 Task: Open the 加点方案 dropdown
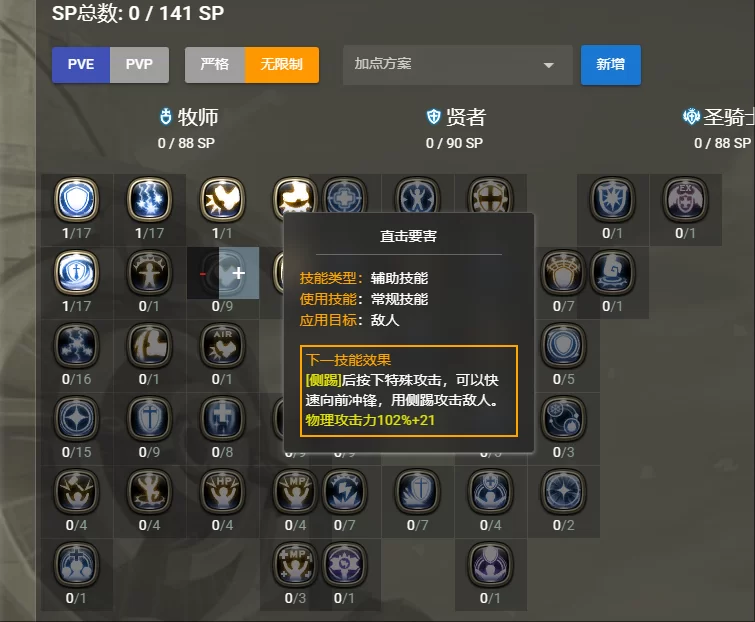click(457, 65)
